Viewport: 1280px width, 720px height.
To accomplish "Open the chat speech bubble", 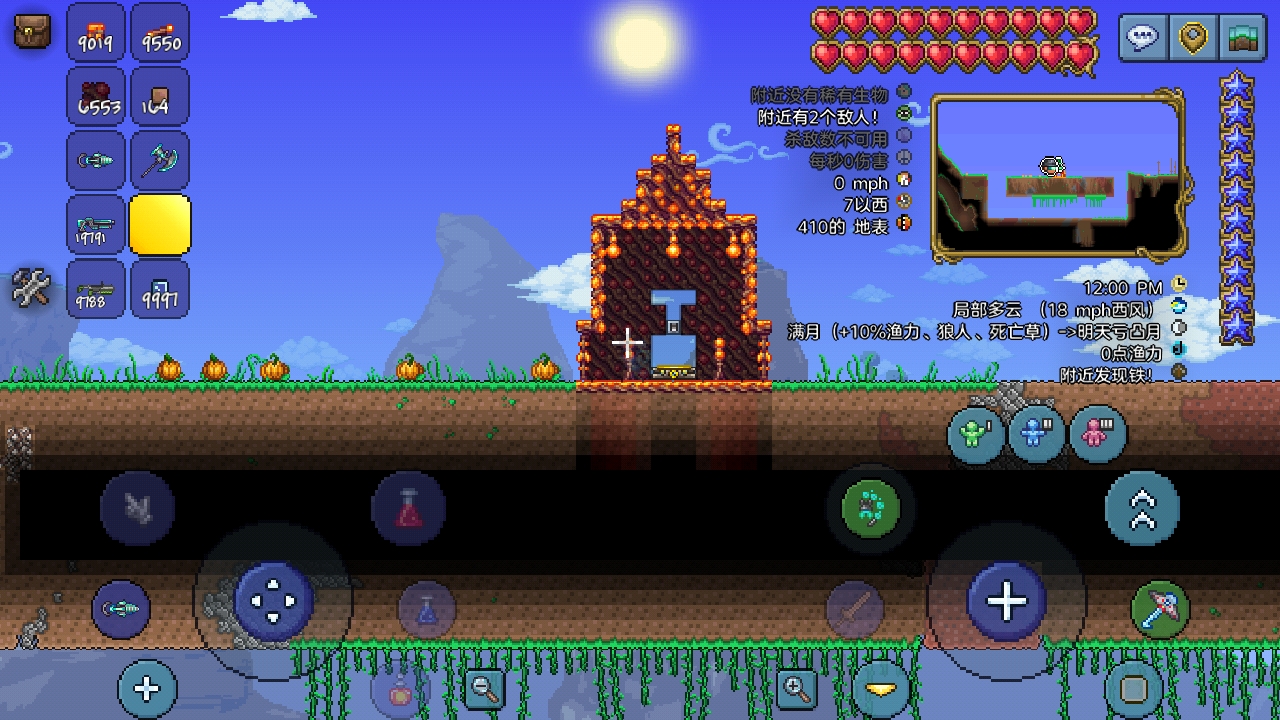I will [1143, 38].
